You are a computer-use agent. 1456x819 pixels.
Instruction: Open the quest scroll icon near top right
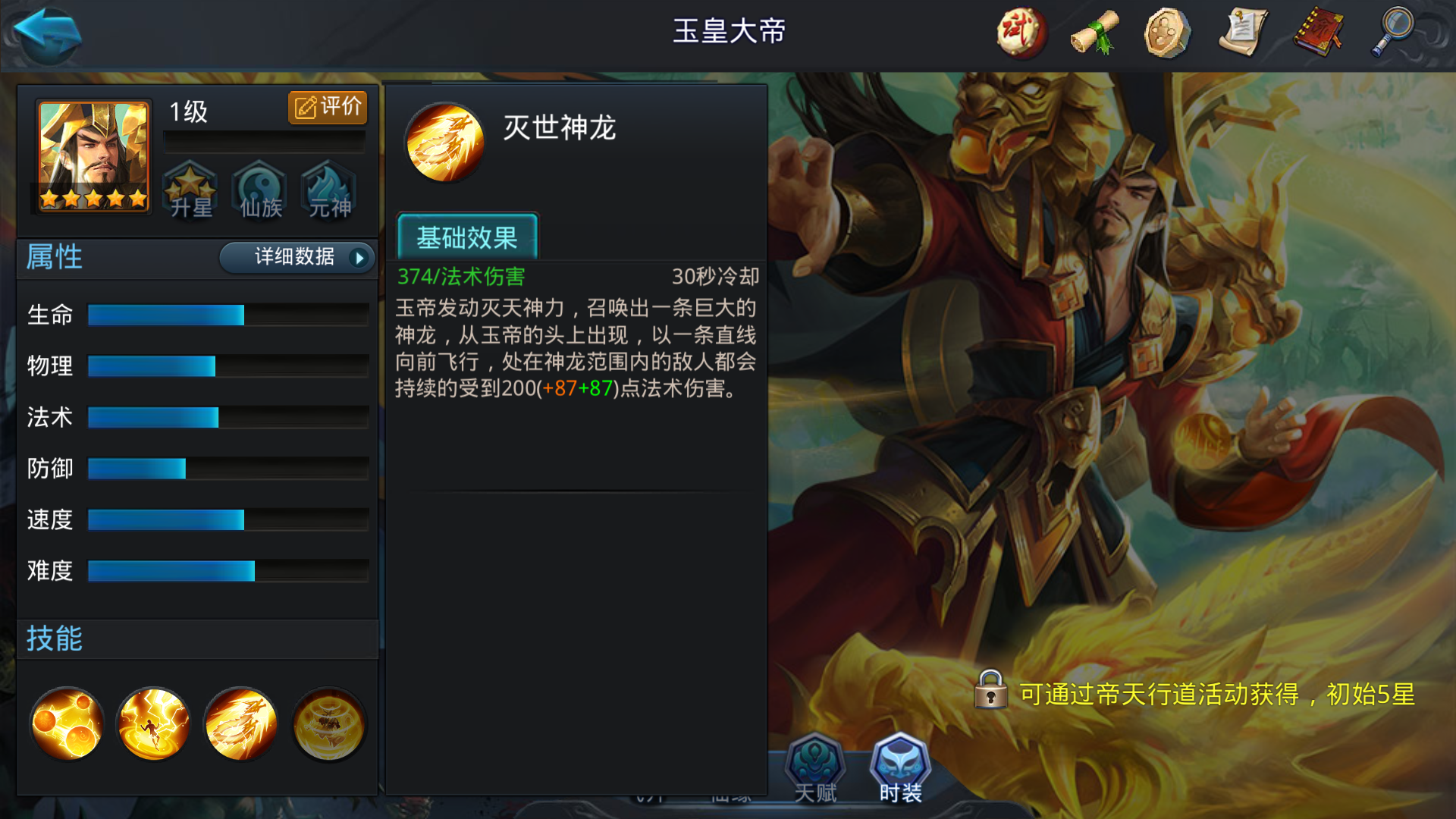pos(1244,33)
